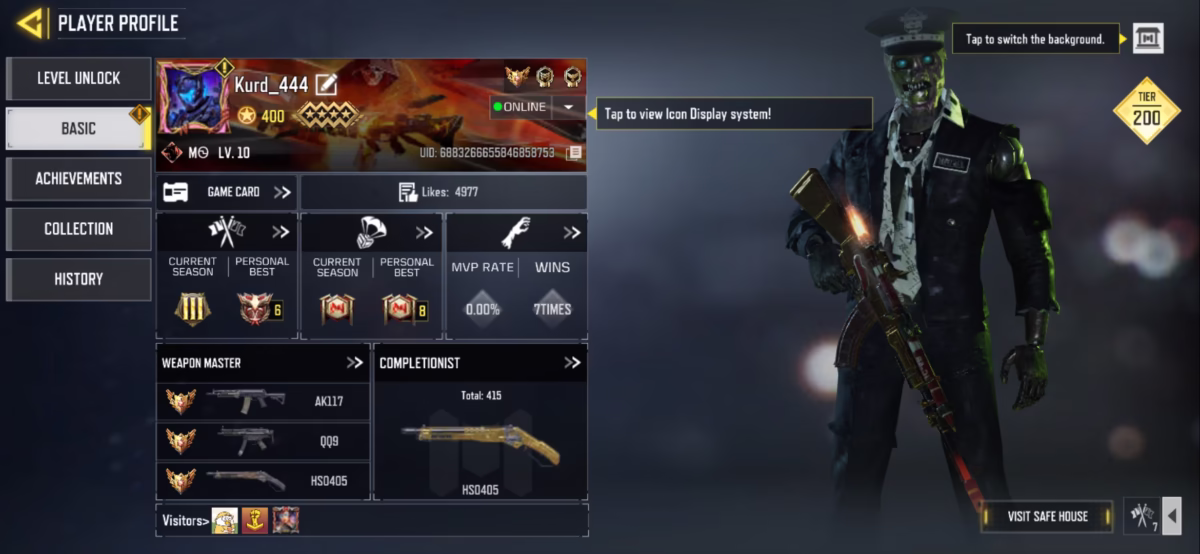Open the Tier 200 badge
The width and height of the screenshot is (1200, 554).
coord(1146,110)
